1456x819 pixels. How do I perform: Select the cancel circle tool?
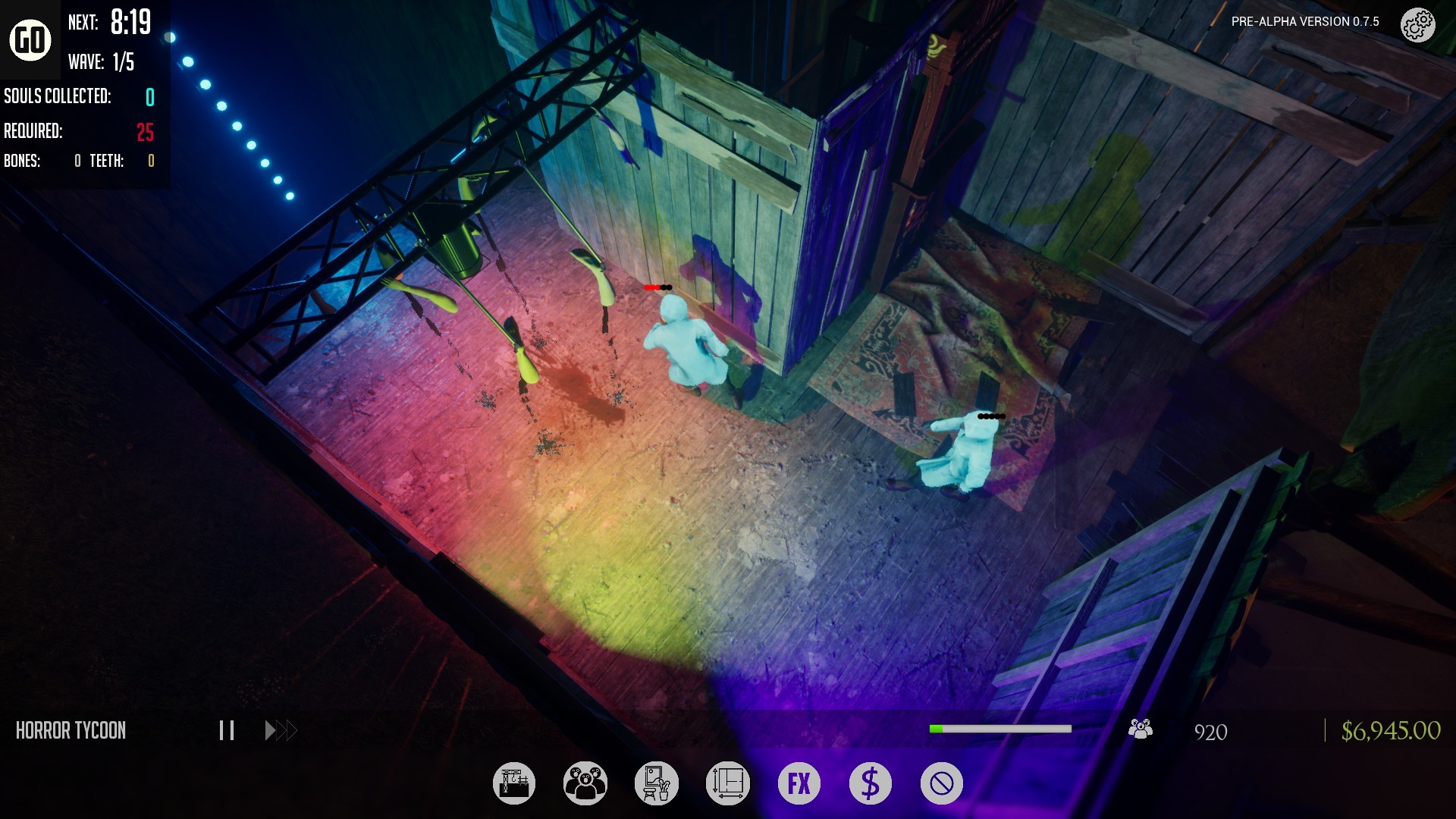pos(942,783)
